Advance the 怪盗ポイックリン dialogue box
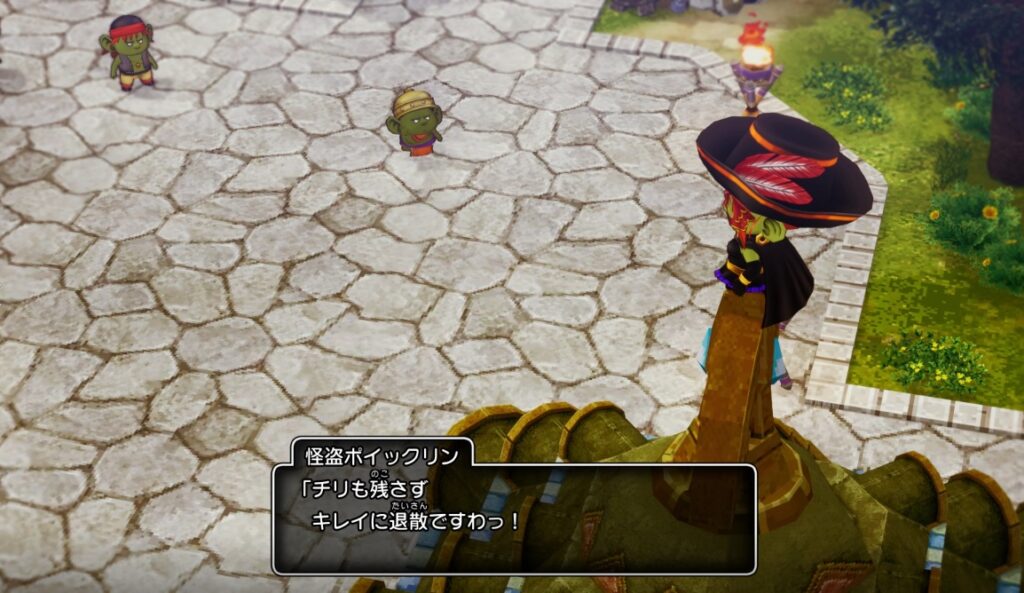This screenshot has height=593, width=1024. pyautogui.click(x=514, y=519)
